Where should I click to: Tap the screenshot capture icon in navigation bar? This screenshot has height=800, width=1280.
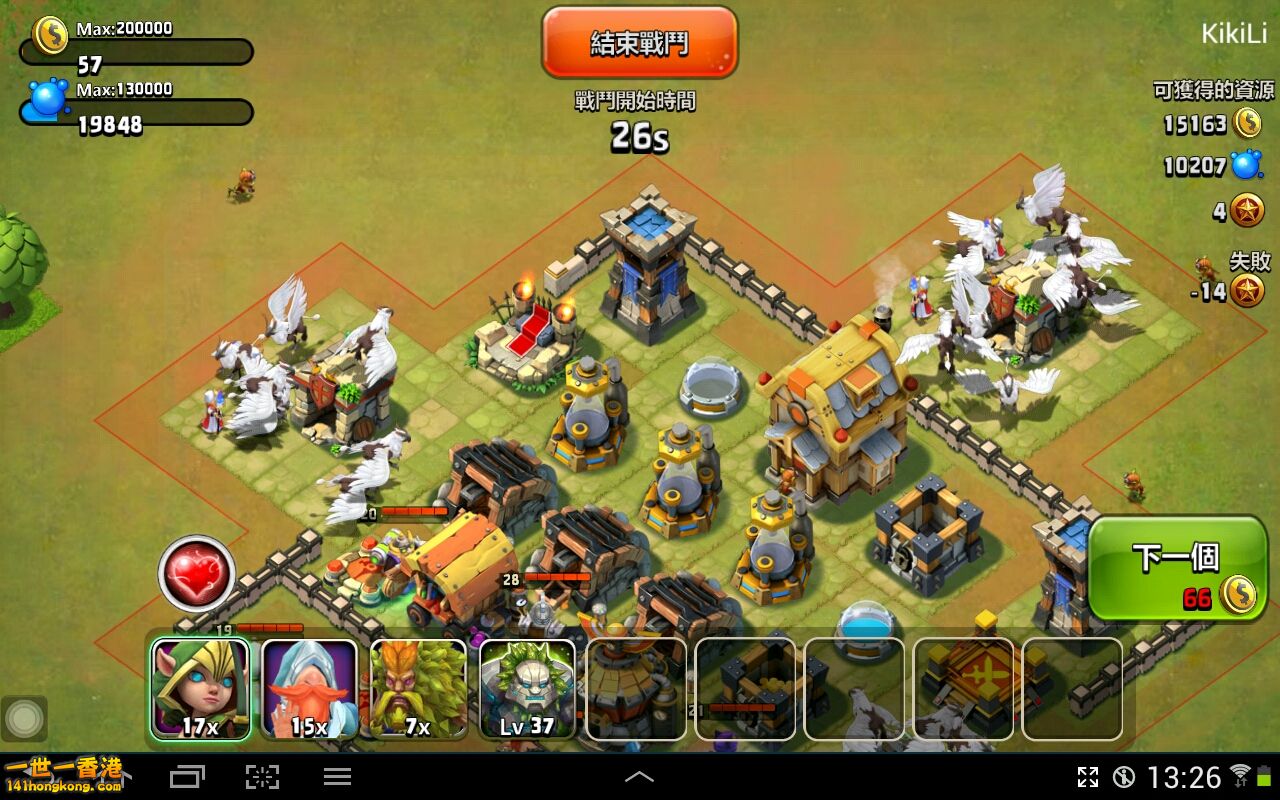(262, 777)
